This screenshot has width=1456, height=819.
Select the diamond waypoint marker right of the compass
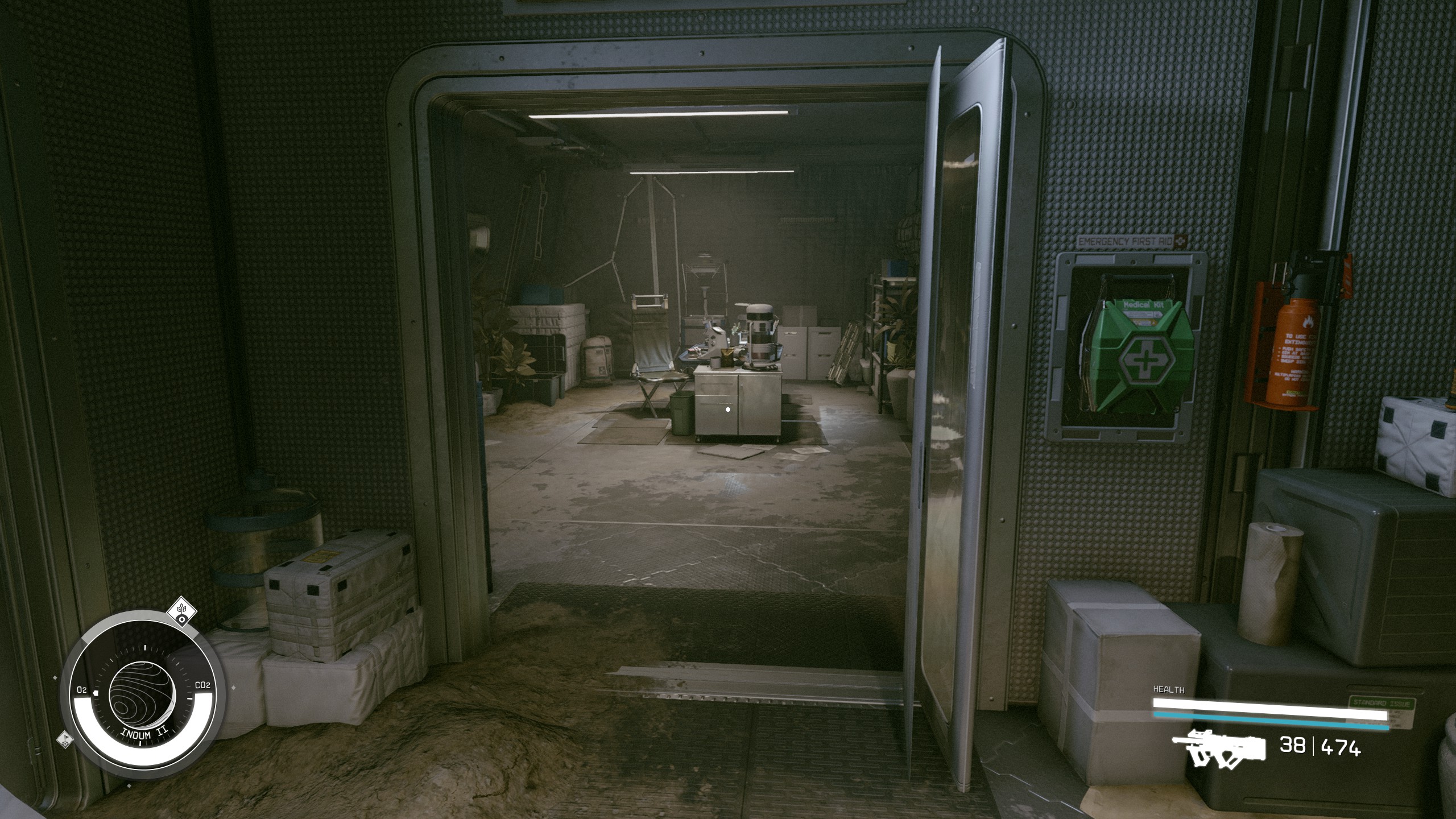coord(234,687)
